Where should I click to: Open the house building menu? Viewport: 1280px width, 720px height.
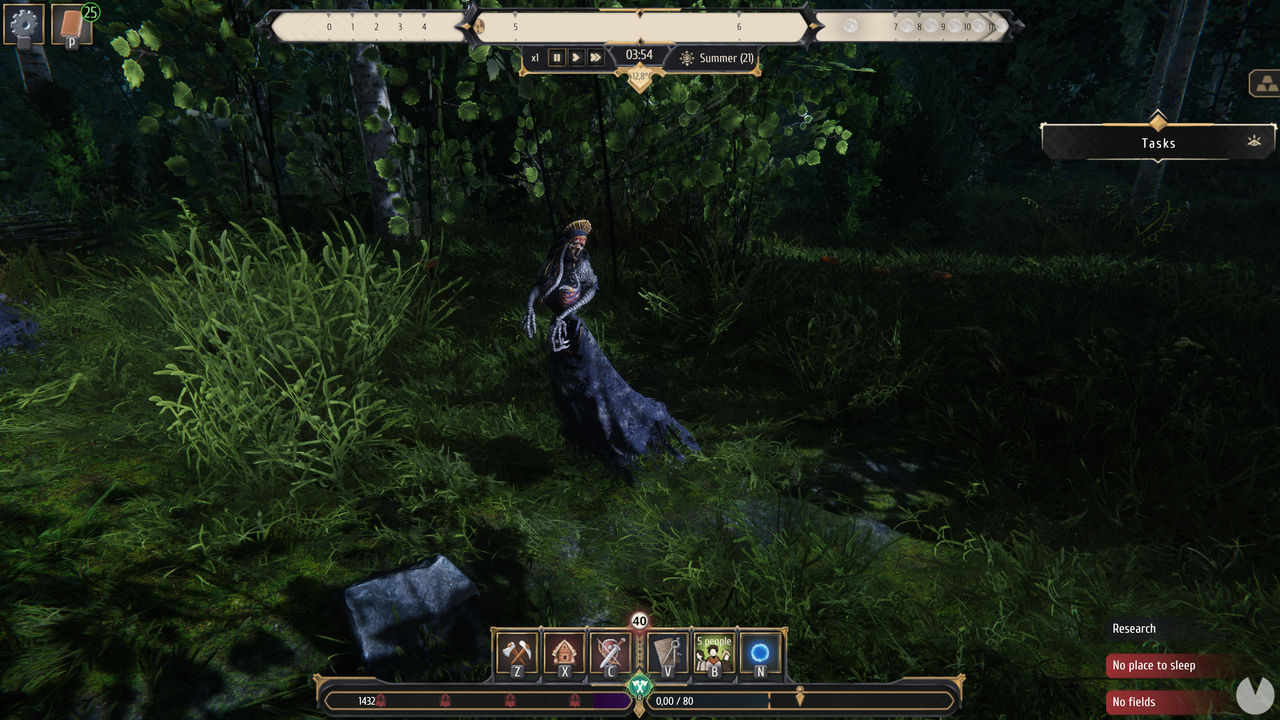coord(565,653)
